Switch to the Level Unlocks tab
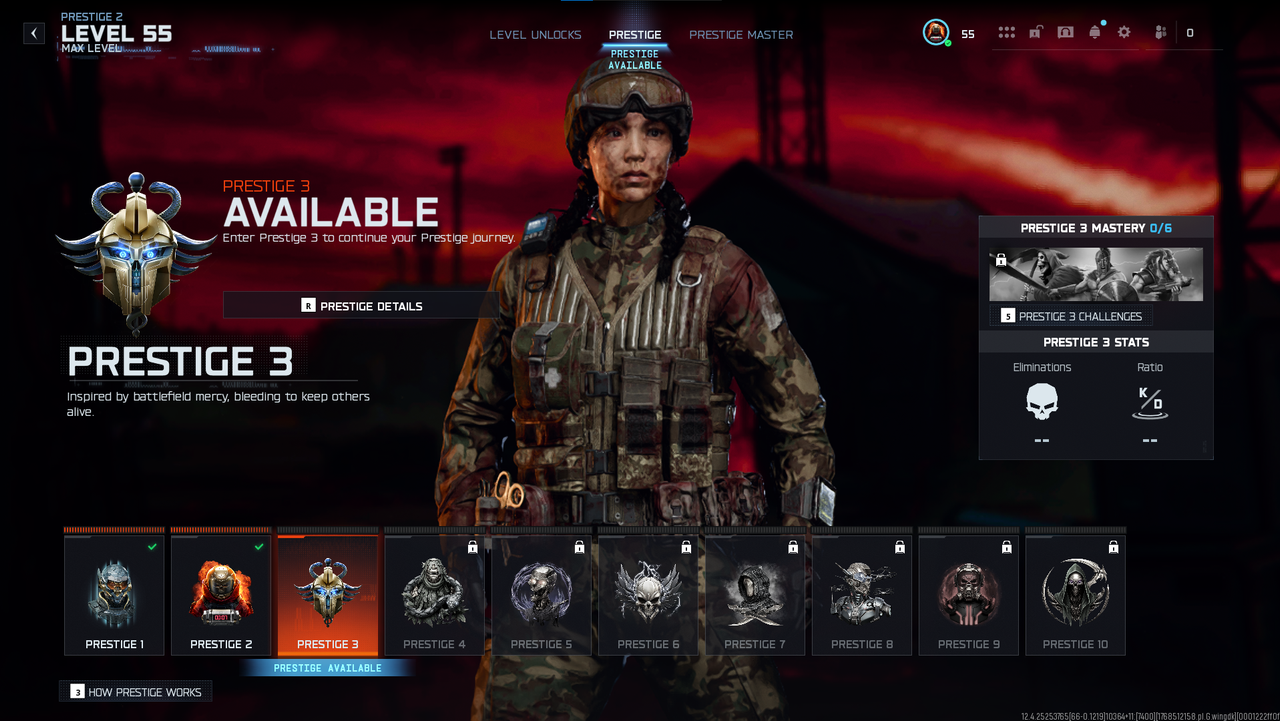Screen dimensions: 1280x721 click(535, 35)
